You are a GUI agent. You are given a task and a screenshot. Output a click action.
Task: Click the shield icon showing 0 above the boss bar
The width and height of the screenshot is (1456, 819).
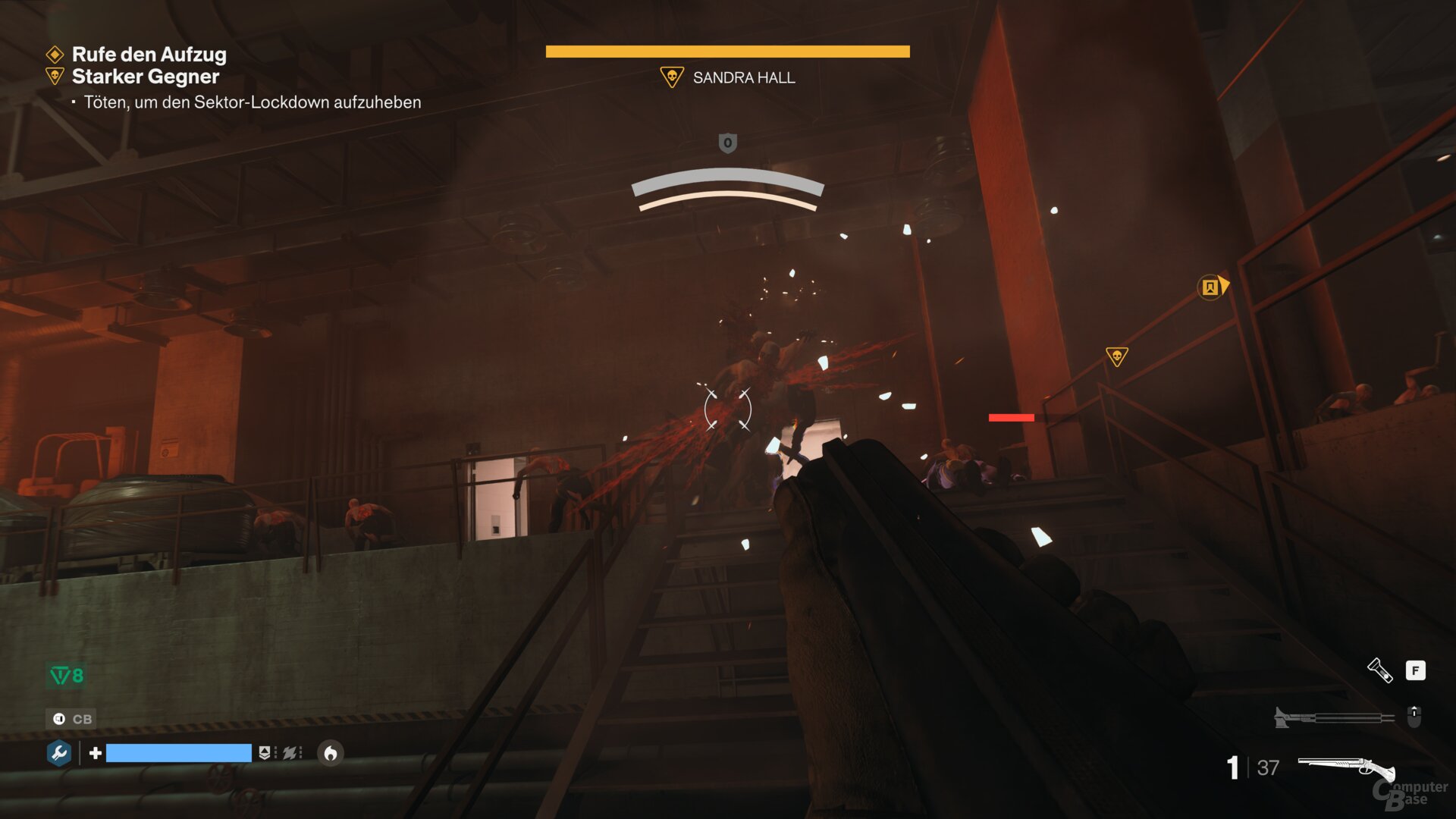727,143
